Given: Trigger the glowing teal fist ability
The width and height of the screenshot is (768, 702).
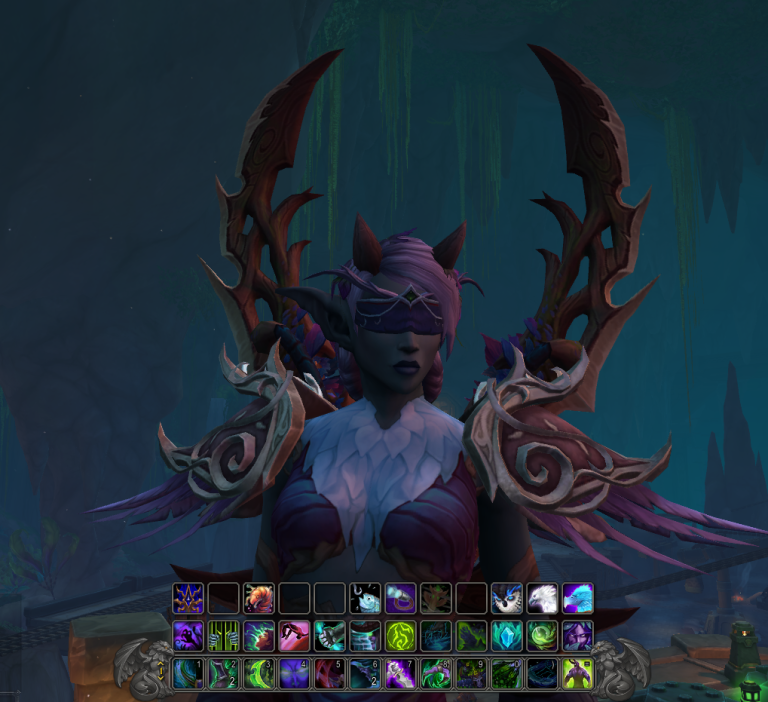Looking at the screenshot, I should point(330,635).
